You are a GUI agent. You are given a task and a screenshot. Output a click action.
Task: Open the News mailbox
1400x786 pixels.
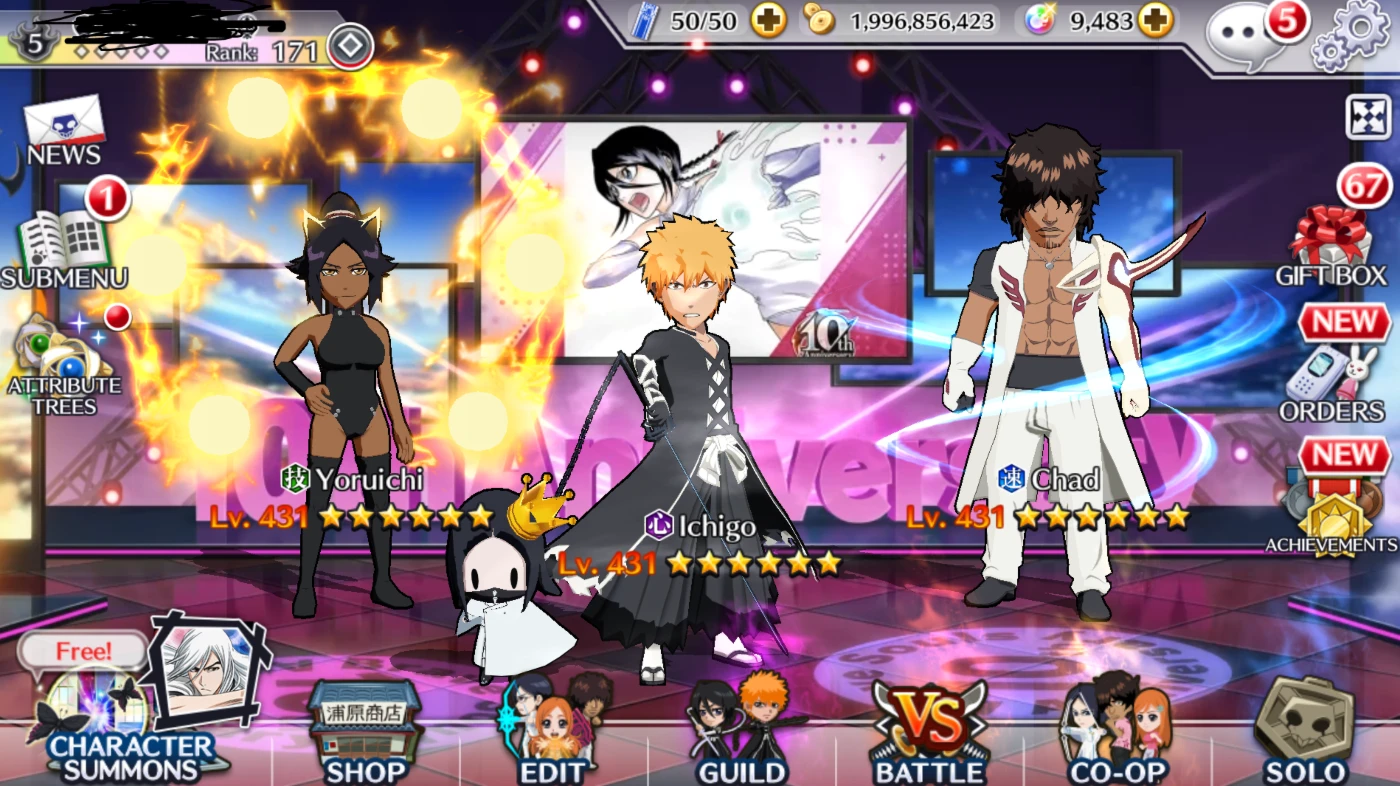pos(64,130)
